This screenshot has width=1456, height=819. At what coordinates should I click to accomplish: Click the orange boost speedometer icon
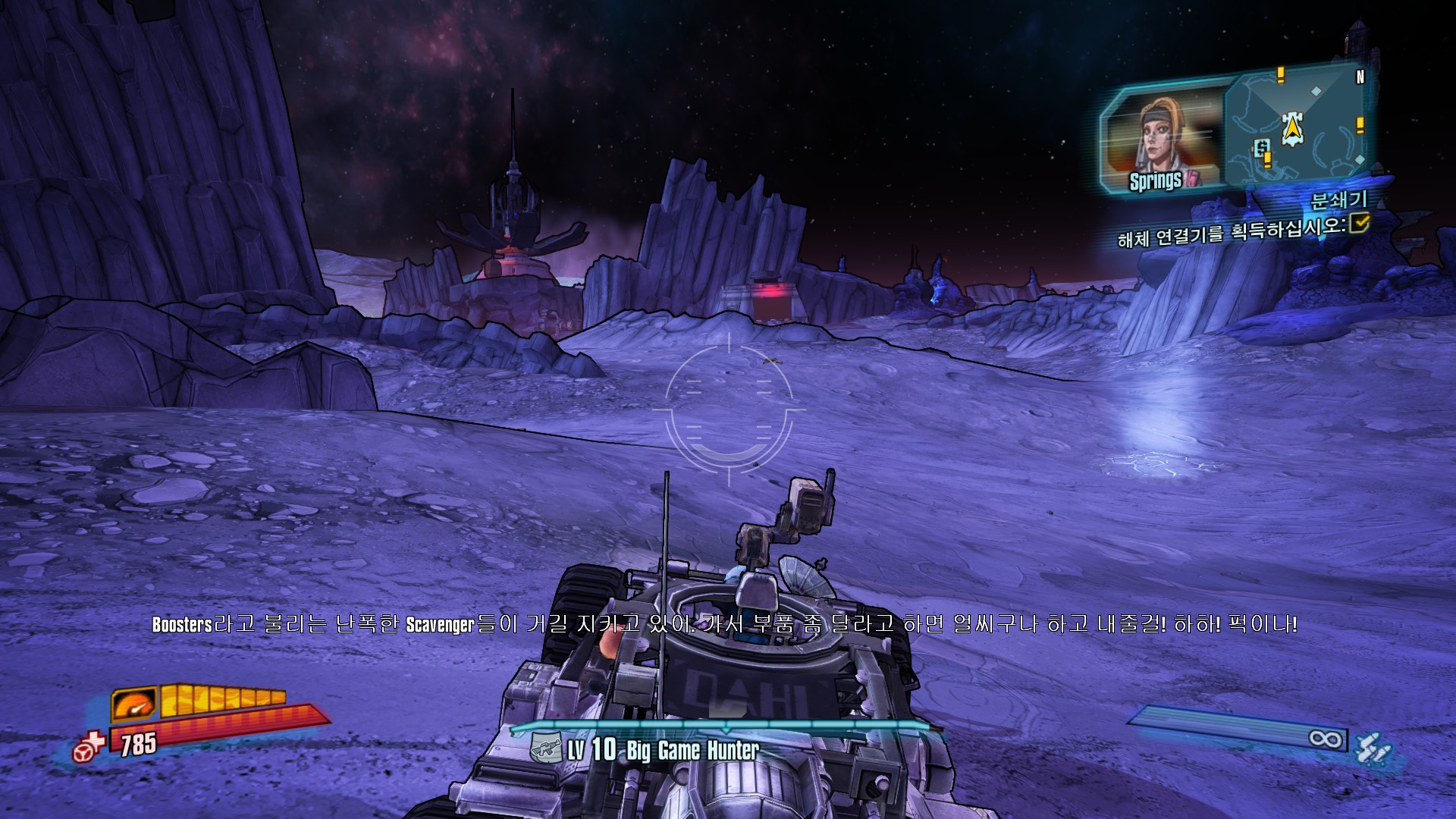[134, 704]
